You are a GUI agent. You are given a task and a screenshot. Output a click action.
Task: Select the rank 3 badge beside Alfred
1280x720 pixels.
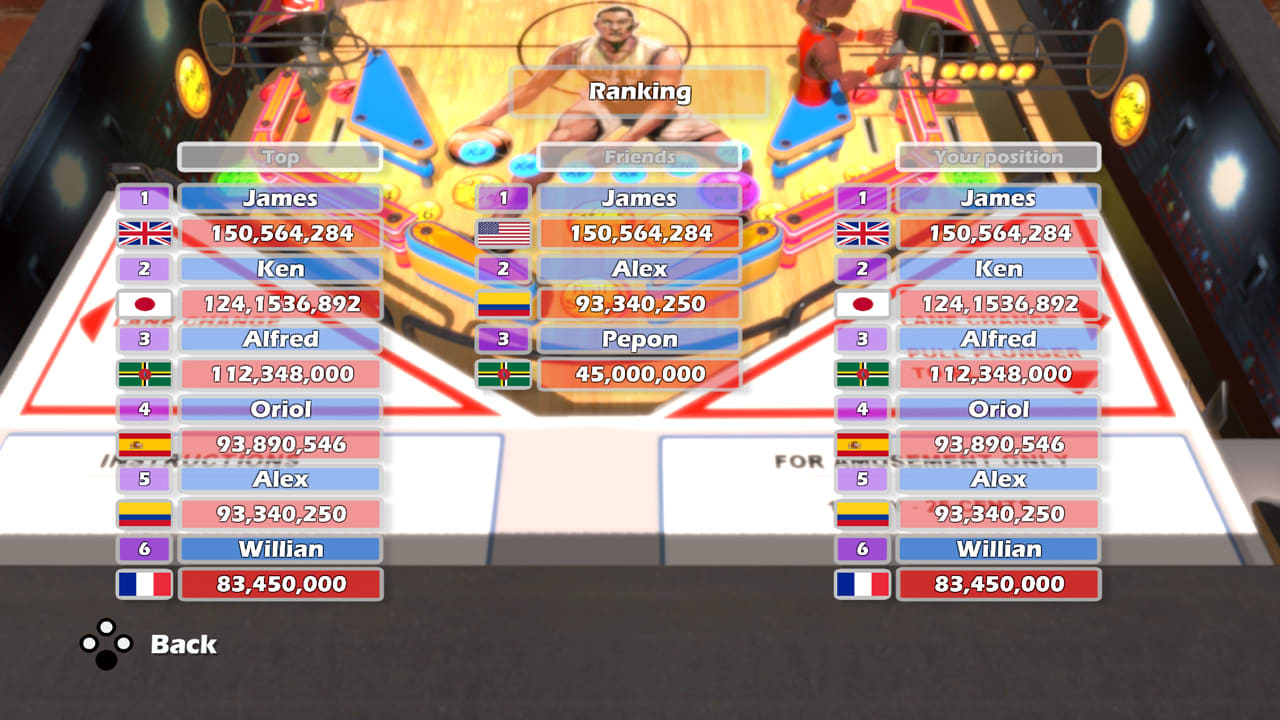tap(143, 339)
